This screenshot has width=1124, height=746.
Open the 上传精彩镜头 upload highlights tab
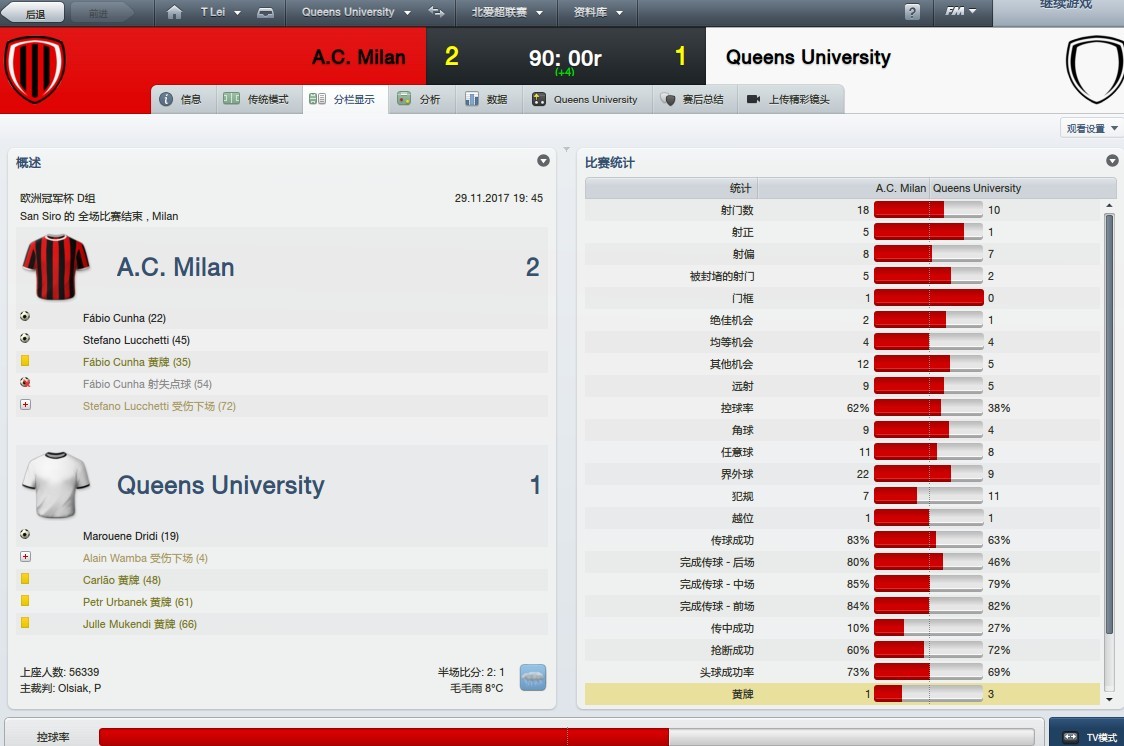(x=789, y=99)
